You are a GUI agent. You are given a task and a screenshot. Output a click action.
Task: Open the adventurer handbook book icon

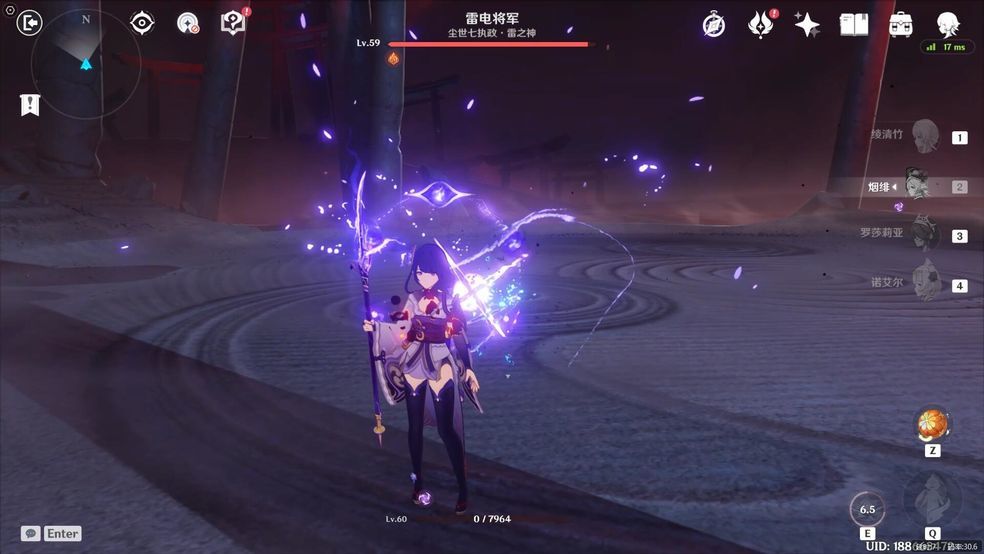[x=853, y=25]
